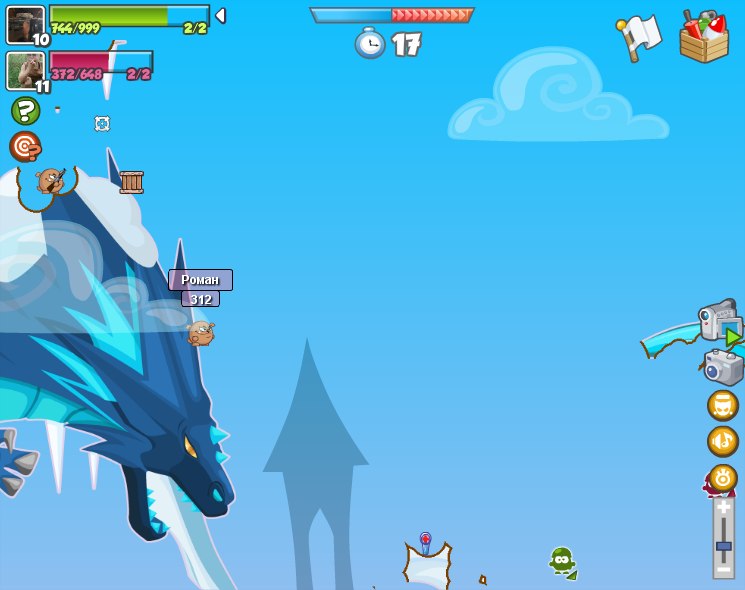Collapse the team panel with white arrow
This screenshot has width=745, height=590.
tap(220, 16)
